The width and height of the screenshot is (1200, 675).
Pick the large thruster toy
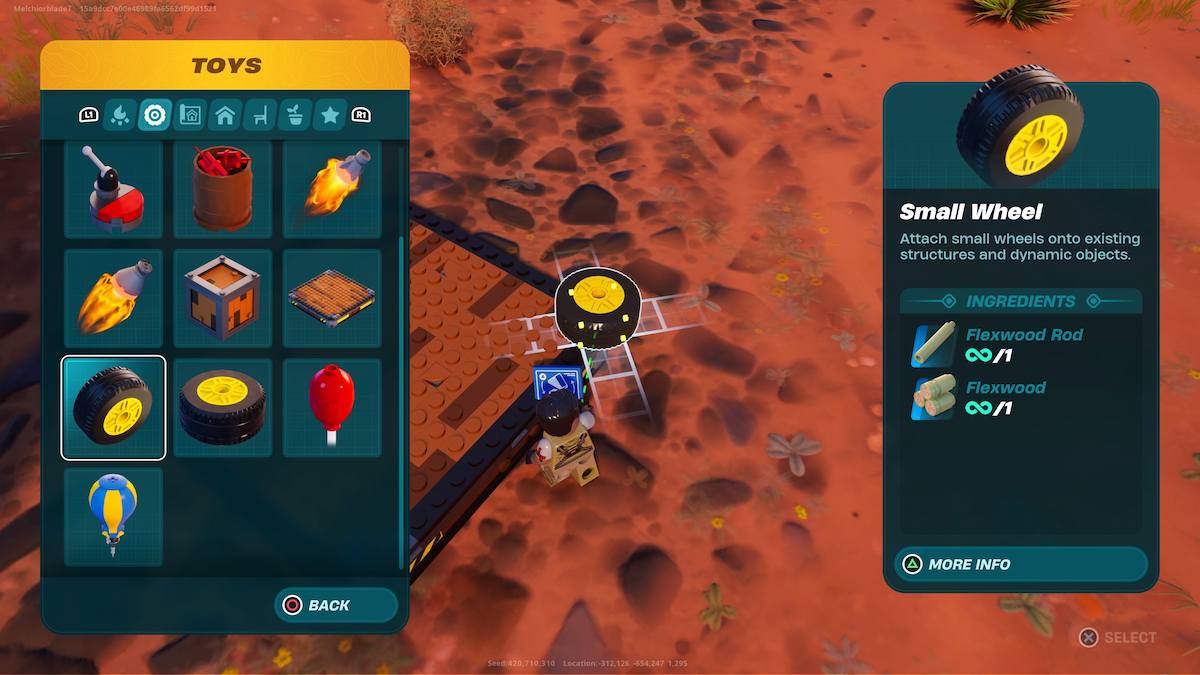113,298
